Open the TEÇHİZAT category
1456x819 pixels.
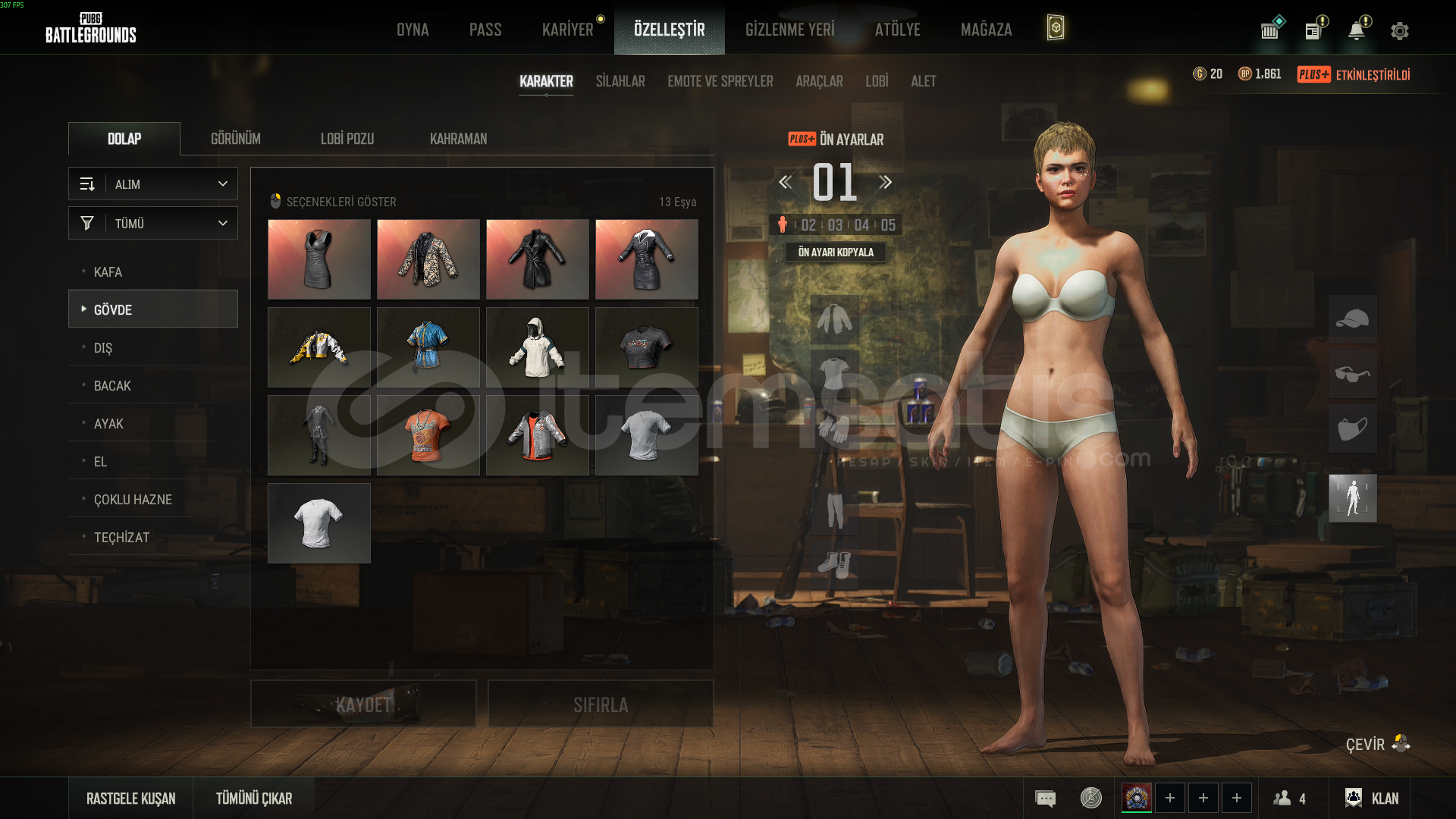121,537
